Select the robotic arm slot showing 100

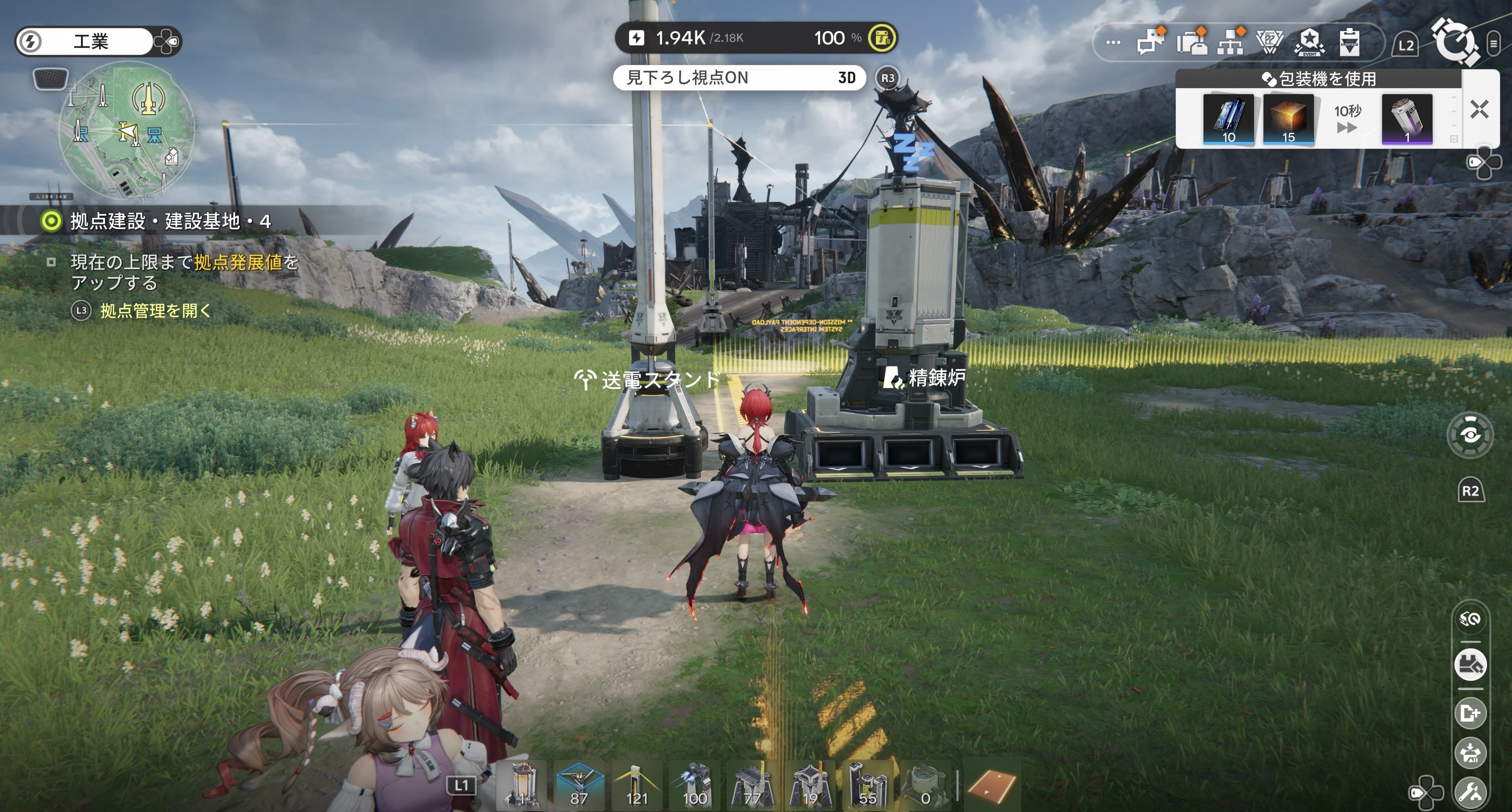coord(694,784)
